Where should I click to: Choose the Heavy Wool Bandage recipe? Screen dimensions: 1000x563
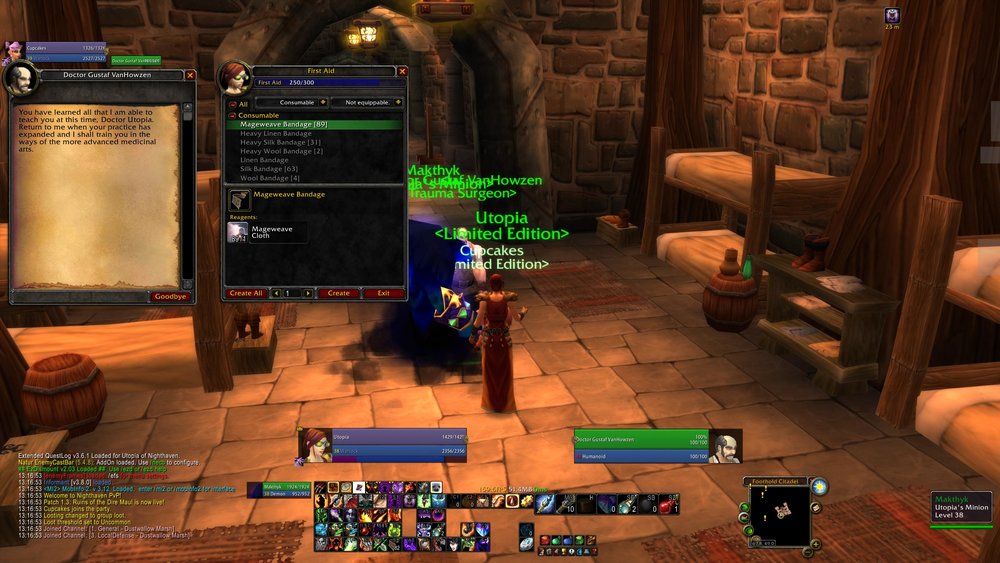click(x=281, y=151)
